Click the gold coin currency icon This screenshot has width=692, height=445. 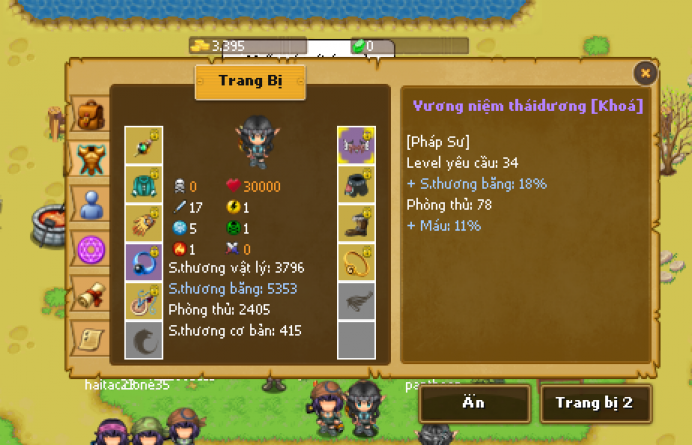click(x=200, y=45)
